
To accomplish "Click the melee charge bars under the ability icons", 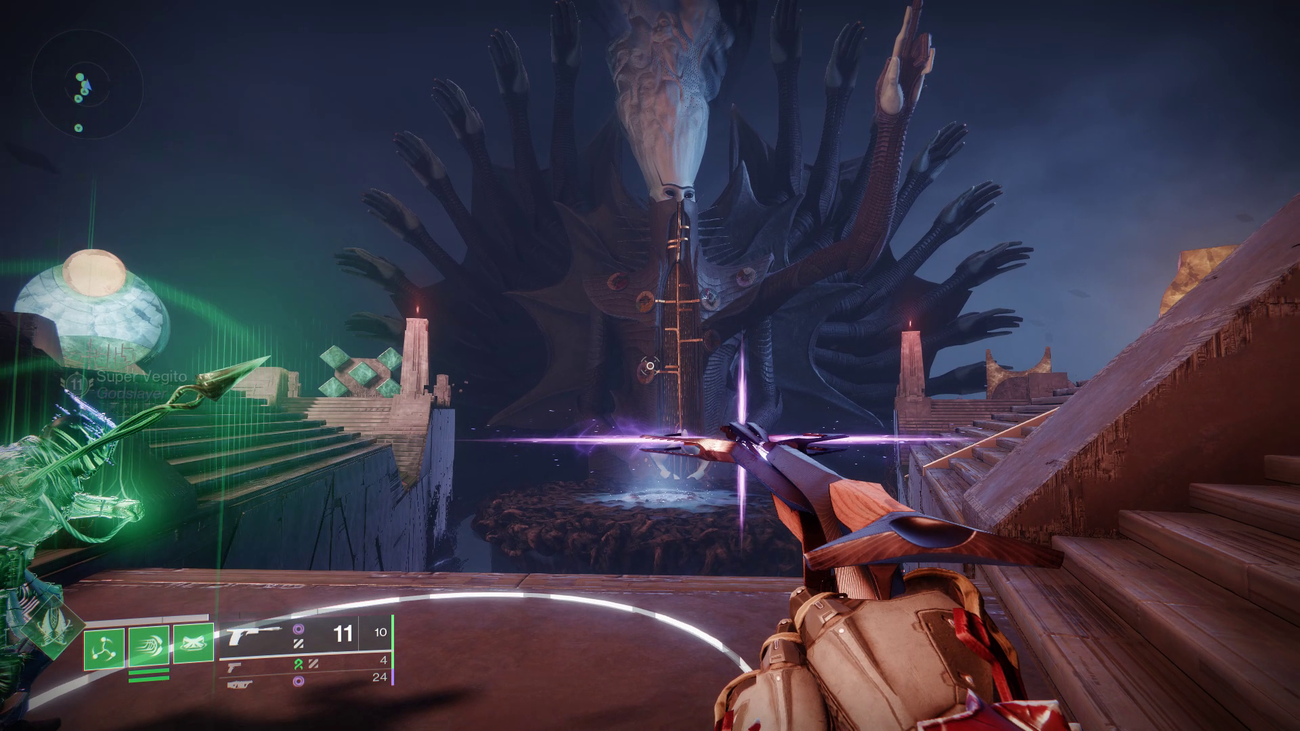I will click(149, 675).
